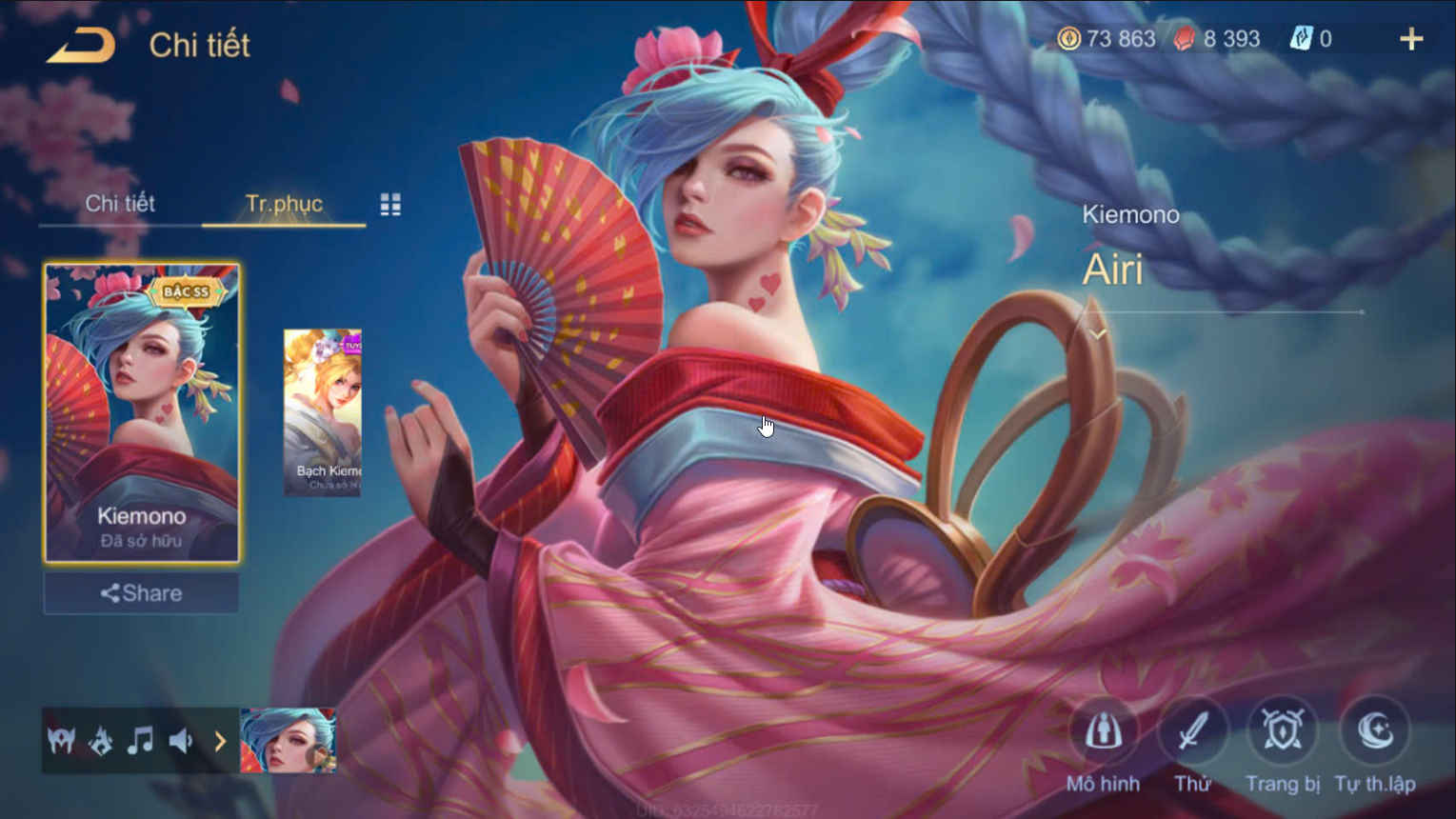Click the back arrow beside Chi tiết
Screen dimensions: 1456x819
[x=80, y=43]
